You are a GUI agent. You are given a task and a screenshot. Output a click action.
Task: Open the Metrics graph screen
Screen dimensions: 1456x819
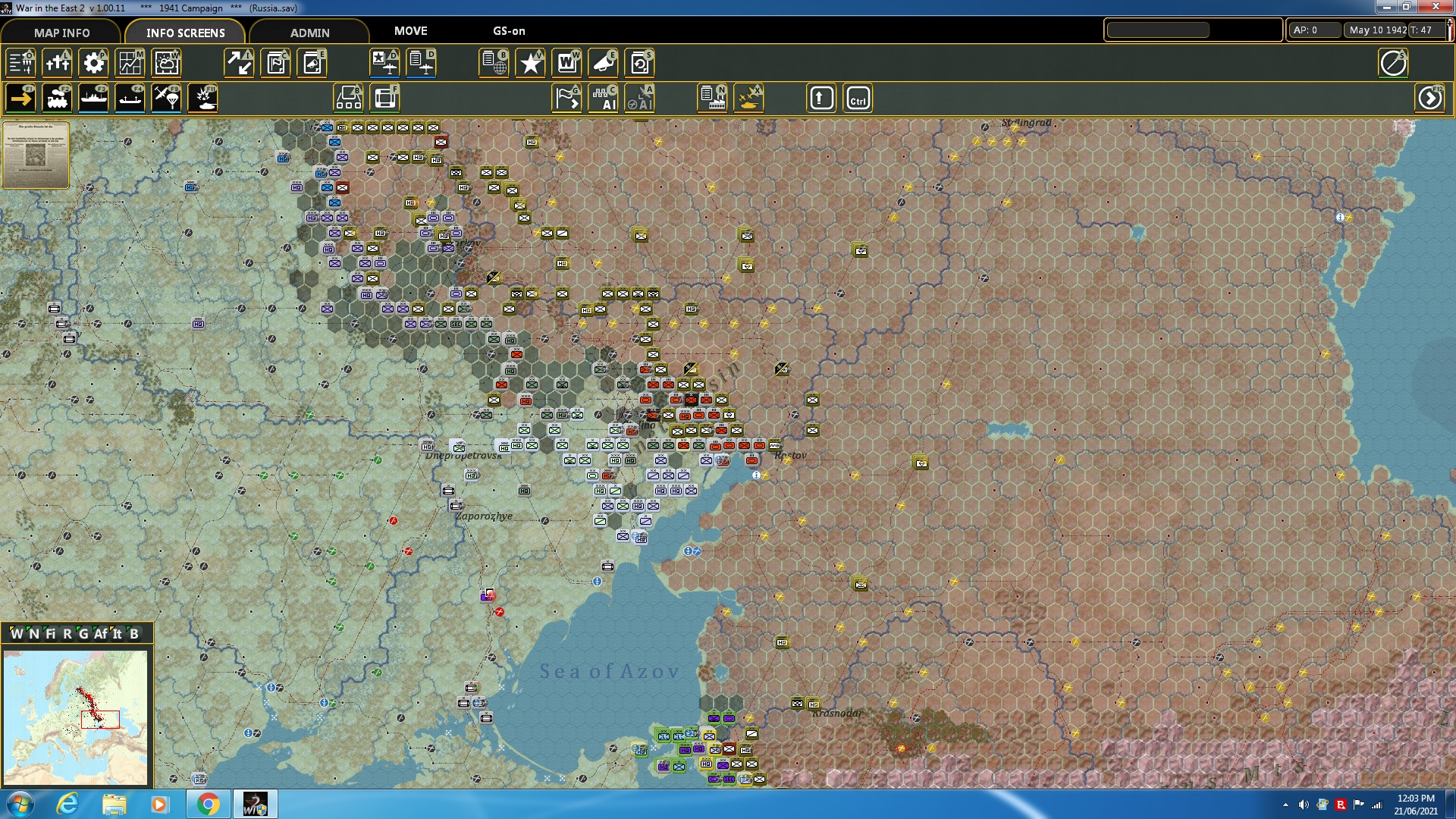(130, 63)
